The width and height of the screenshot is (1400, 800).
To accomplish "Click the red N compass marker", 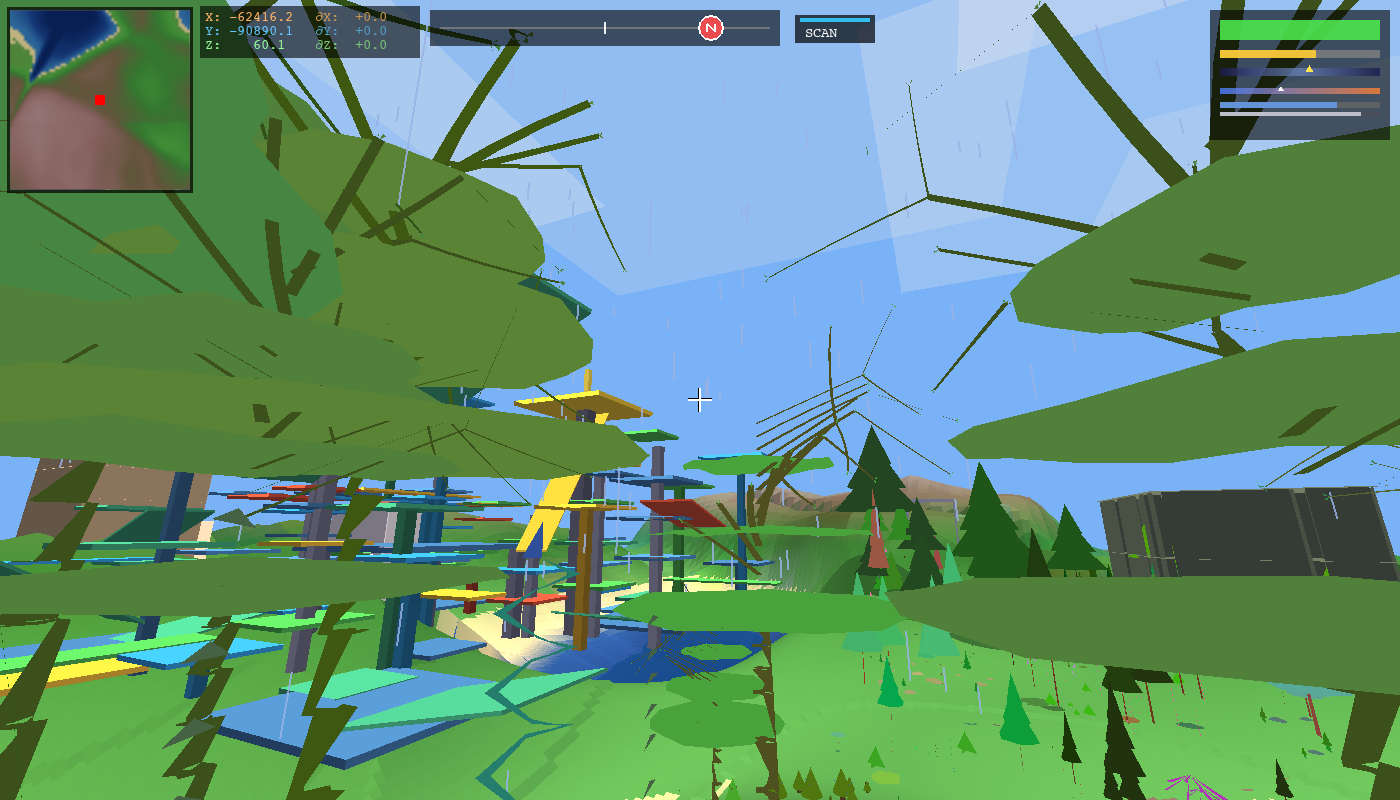I will (710, 28).
